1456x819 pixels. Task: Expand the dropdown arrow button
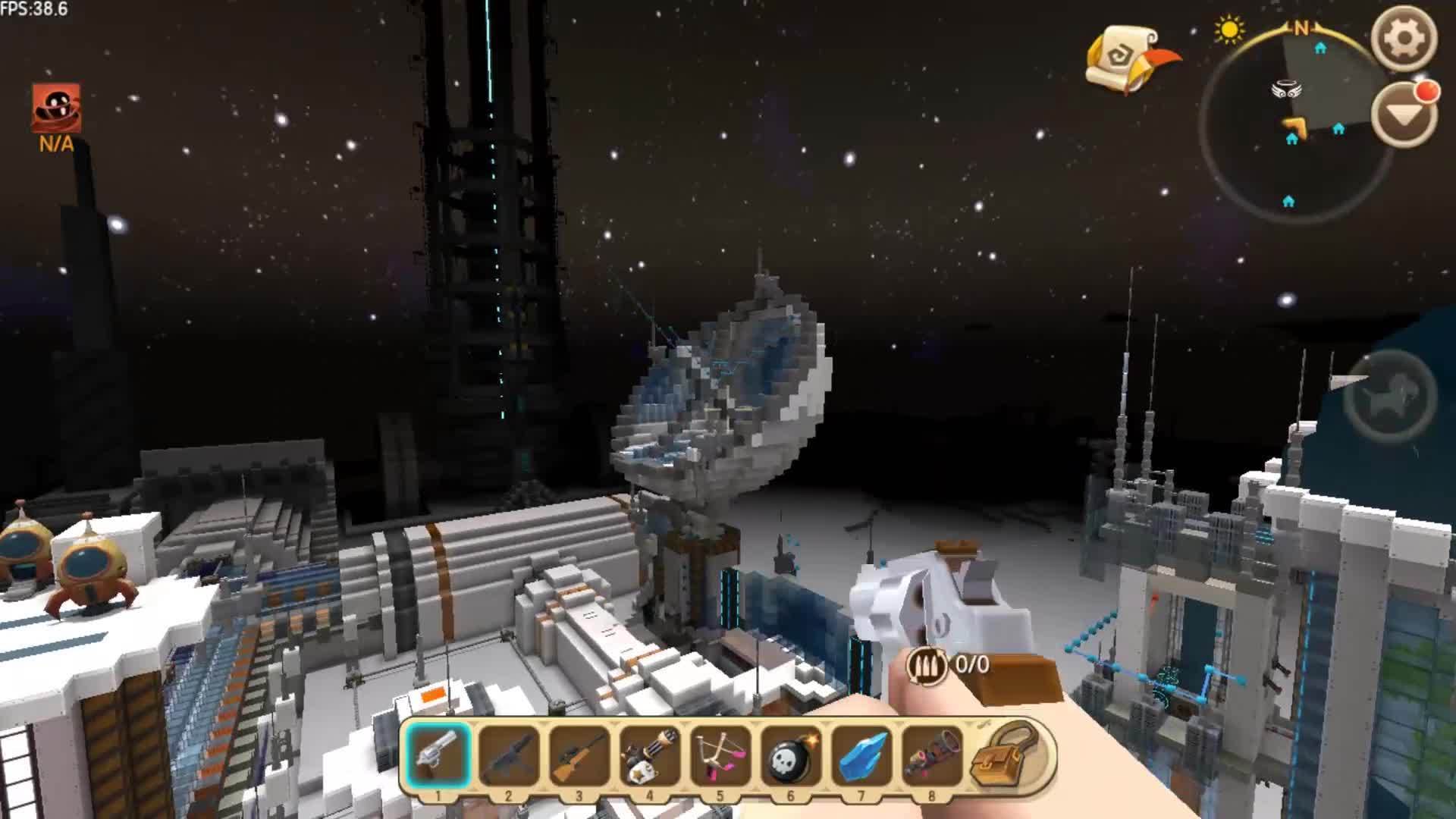click(x=1404, y=115)
